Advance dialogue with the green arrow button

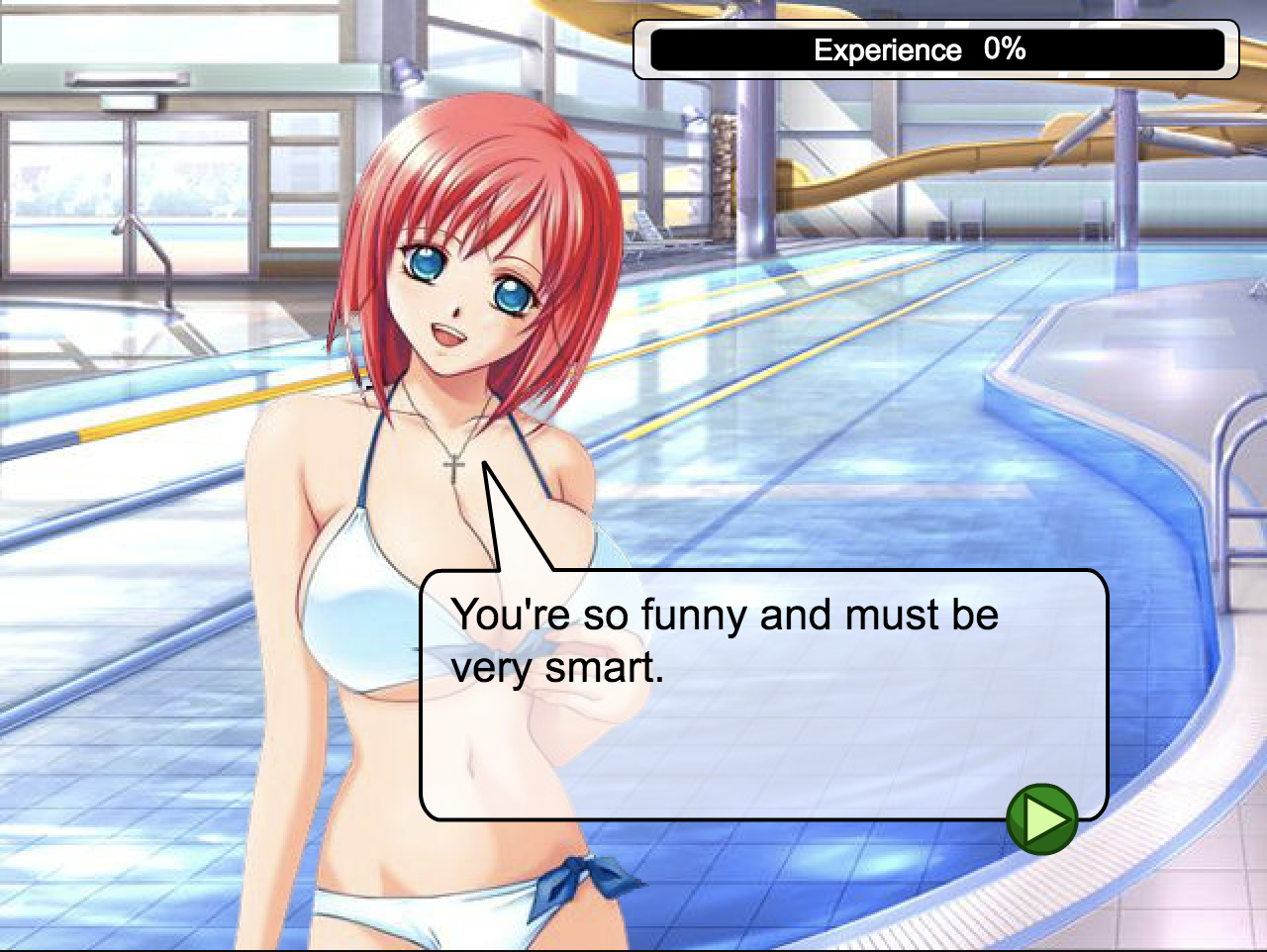click(1041, 819)
